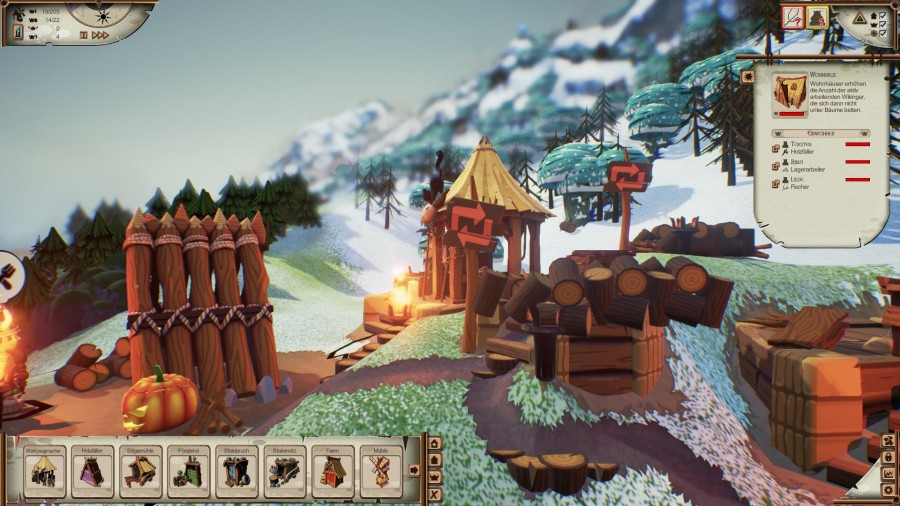Open the crown category in build menu

(x=434, y=476)
